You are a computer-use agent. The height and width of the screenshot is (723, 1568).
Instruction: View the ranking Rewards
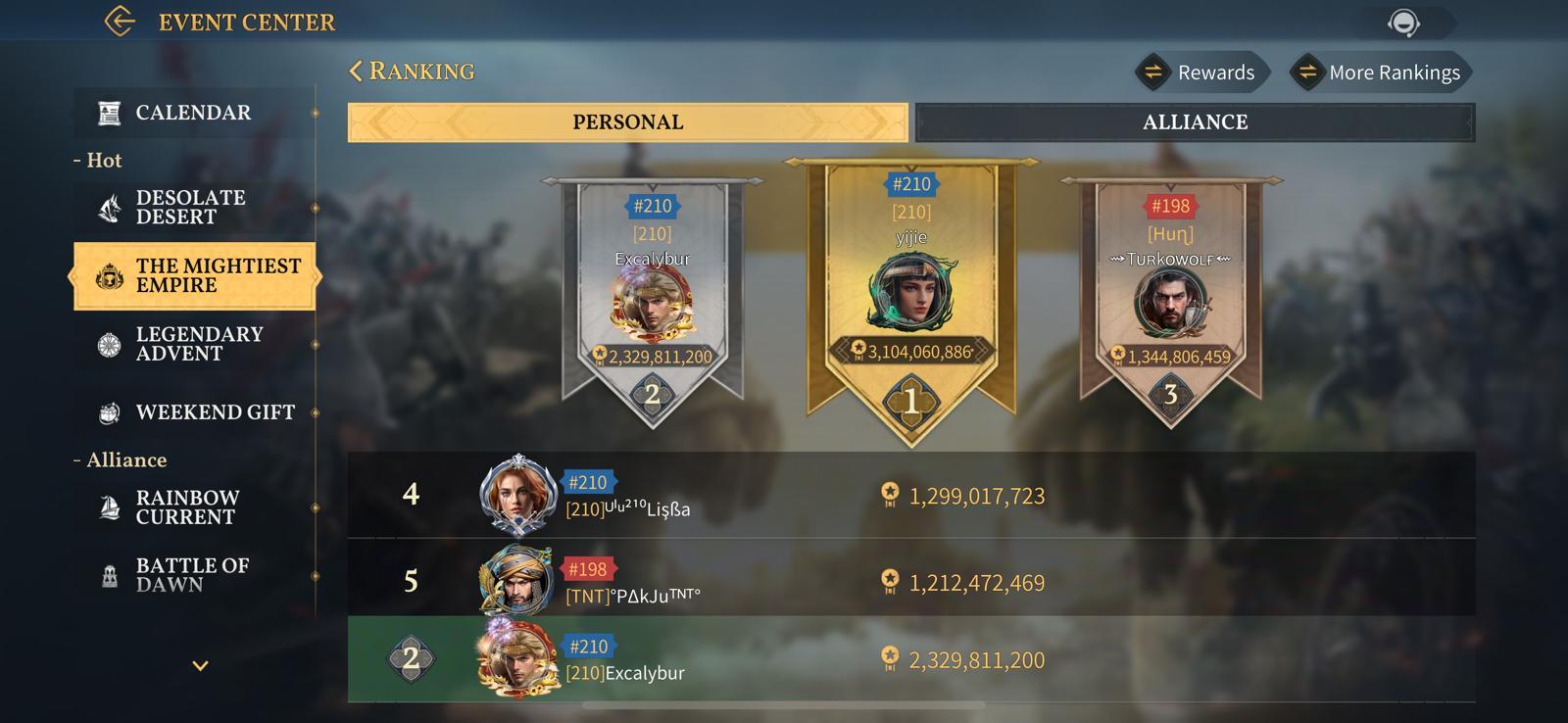pos(1201,72)
